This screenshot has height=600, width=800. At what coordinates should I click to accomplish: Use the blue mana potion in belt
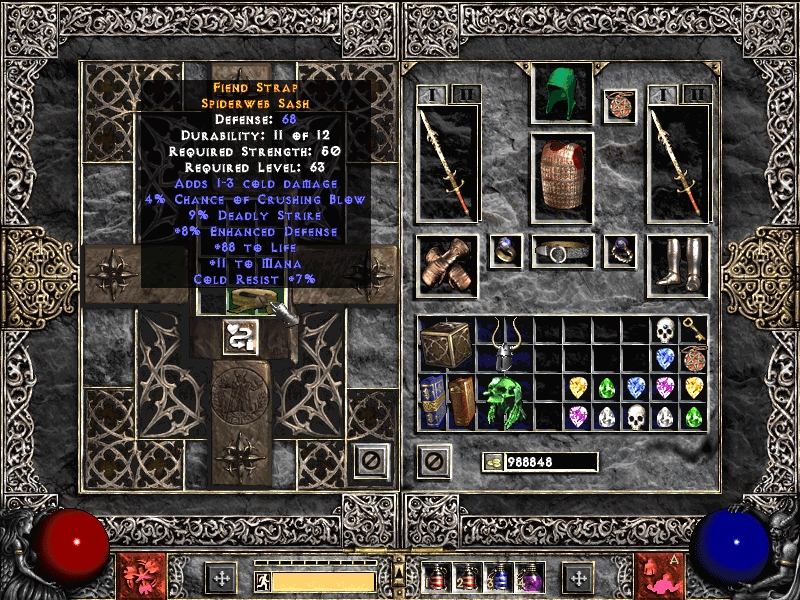click(x=499, y=577)
